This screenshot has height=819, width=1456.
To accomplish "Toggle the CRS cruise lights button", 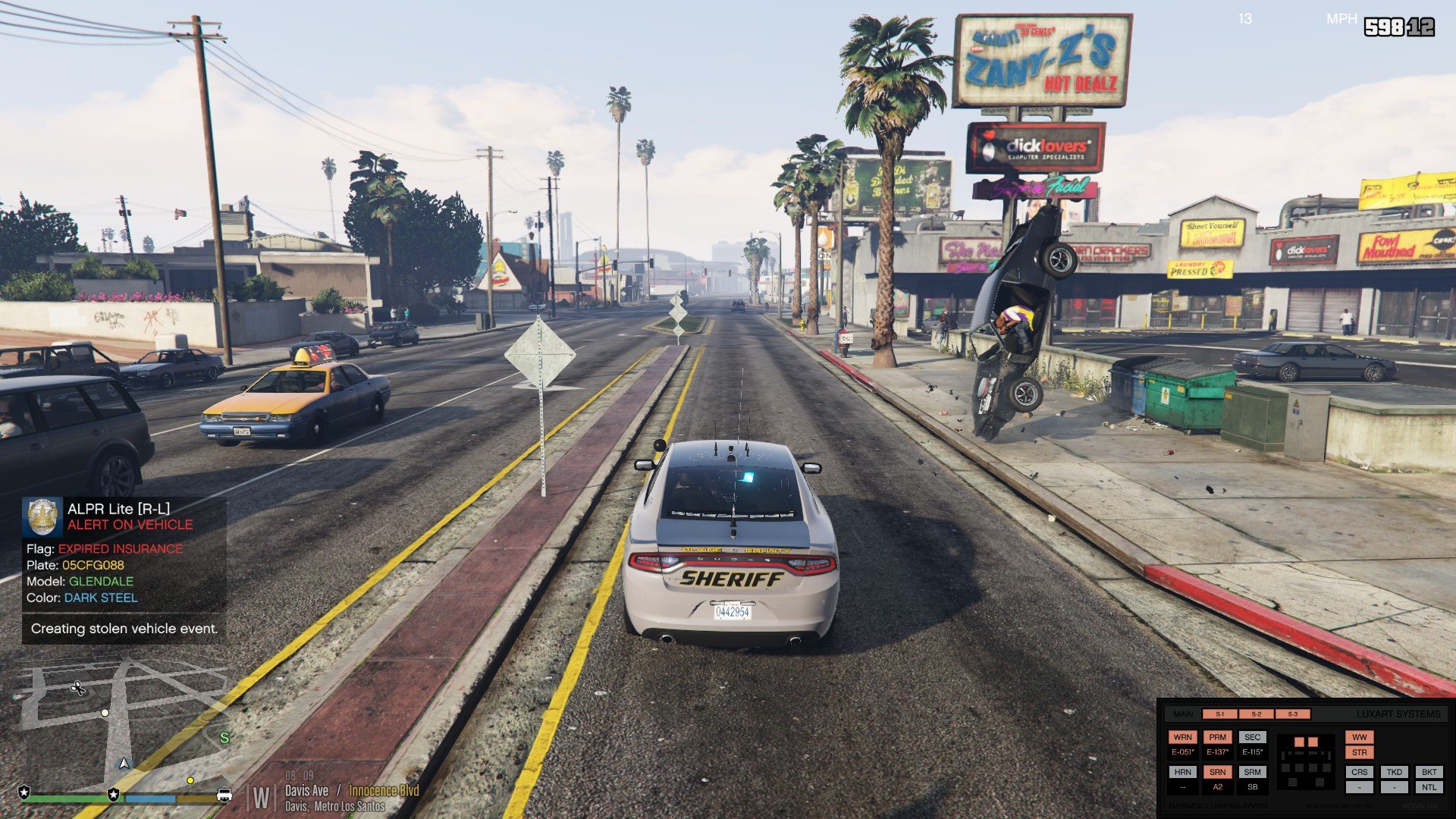I will pos(1359,772).
